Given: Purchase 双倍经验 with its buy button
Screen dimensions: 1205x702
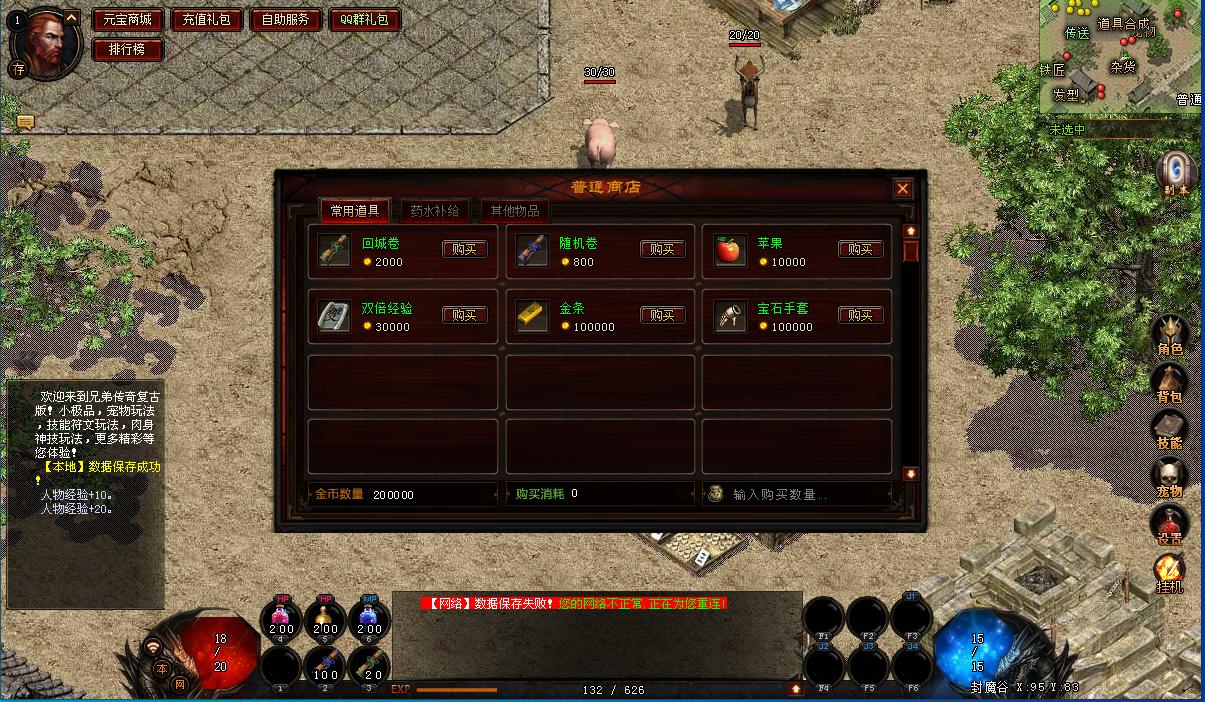Looking at the screenshot, I should pos(465,315).
